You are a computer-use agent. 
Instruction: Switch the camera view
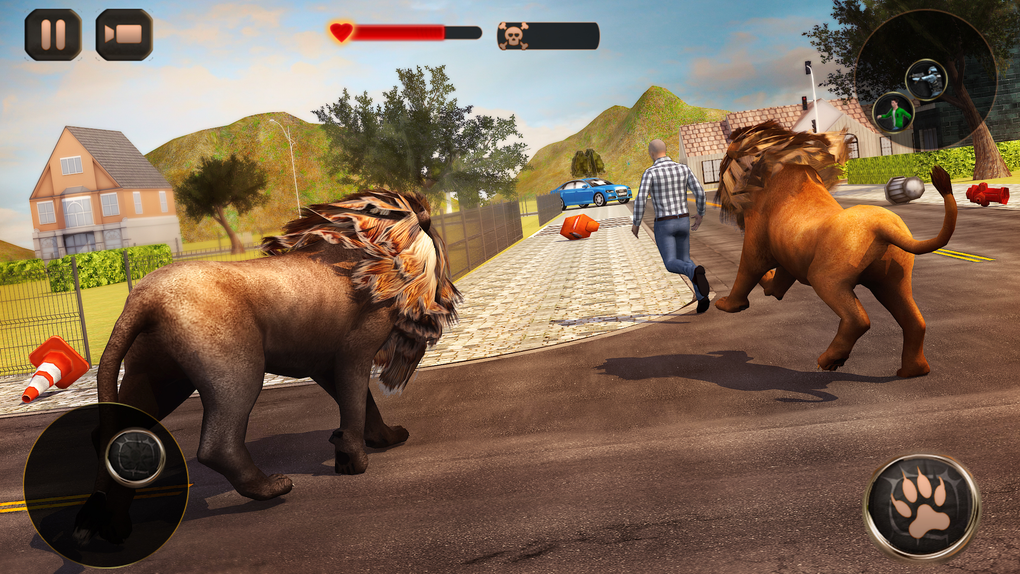(x=124, y=35)
